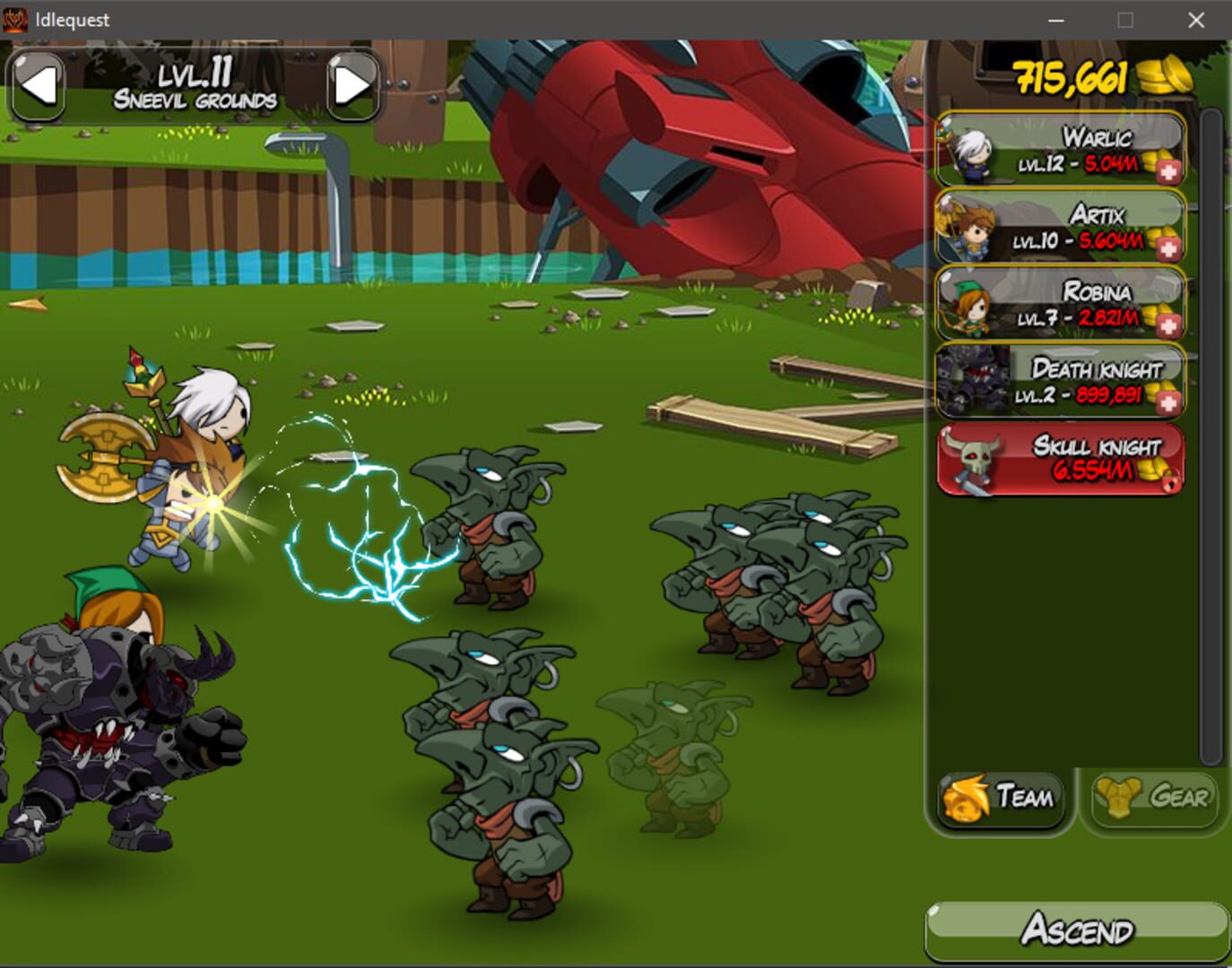Click the Idlequest dragon icon in the title bar
This screenshot has width=1232, height=968.
point(15,19)
